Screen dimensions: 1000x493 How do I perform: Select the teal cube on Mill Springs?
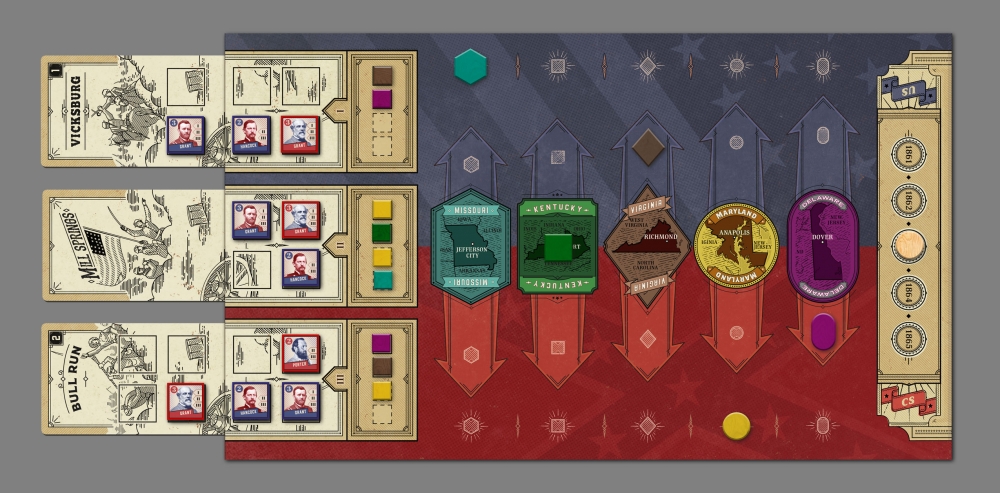(x=382, y=280)
